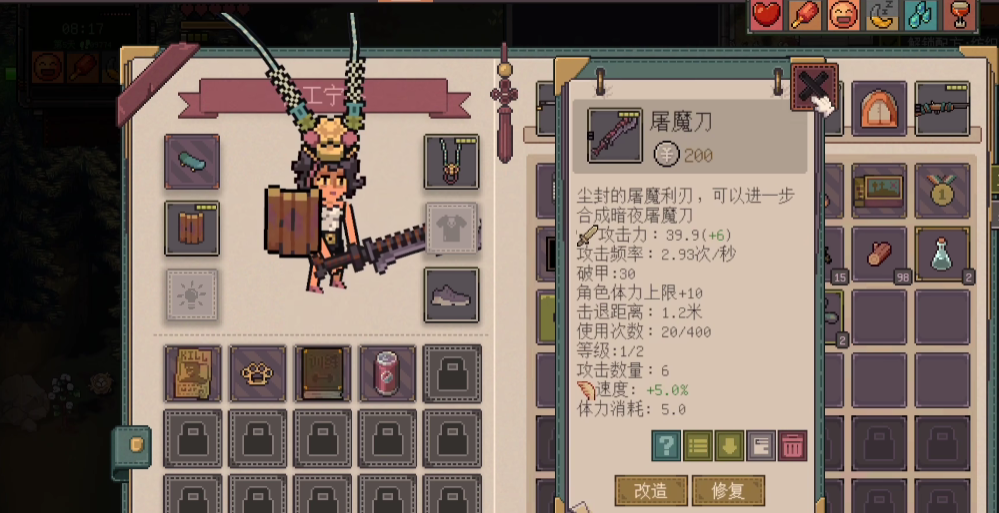
Task: Click the green down-arrow button
Action: tap(728, 446)
